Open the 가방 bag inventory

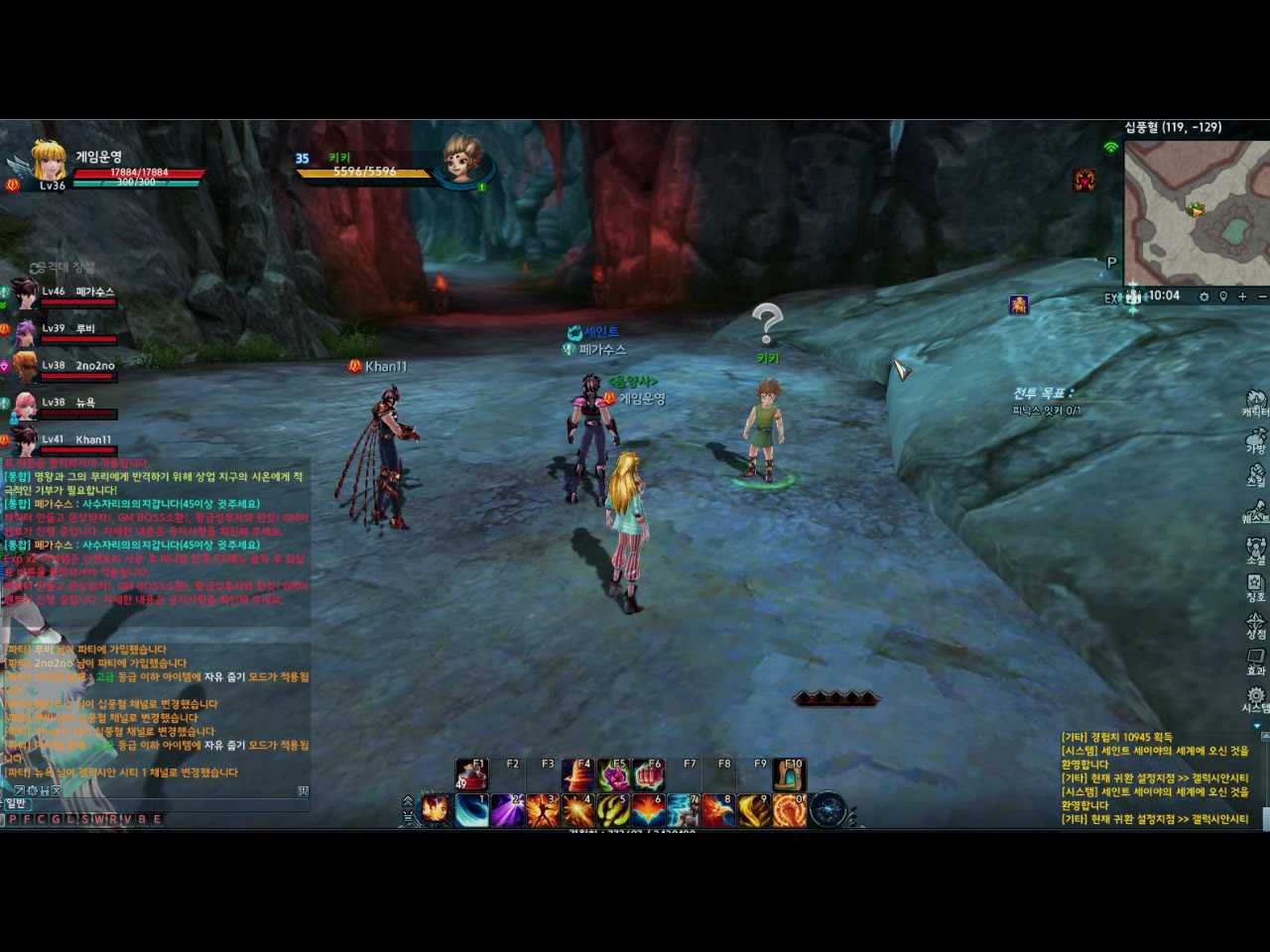(1255, 440)
